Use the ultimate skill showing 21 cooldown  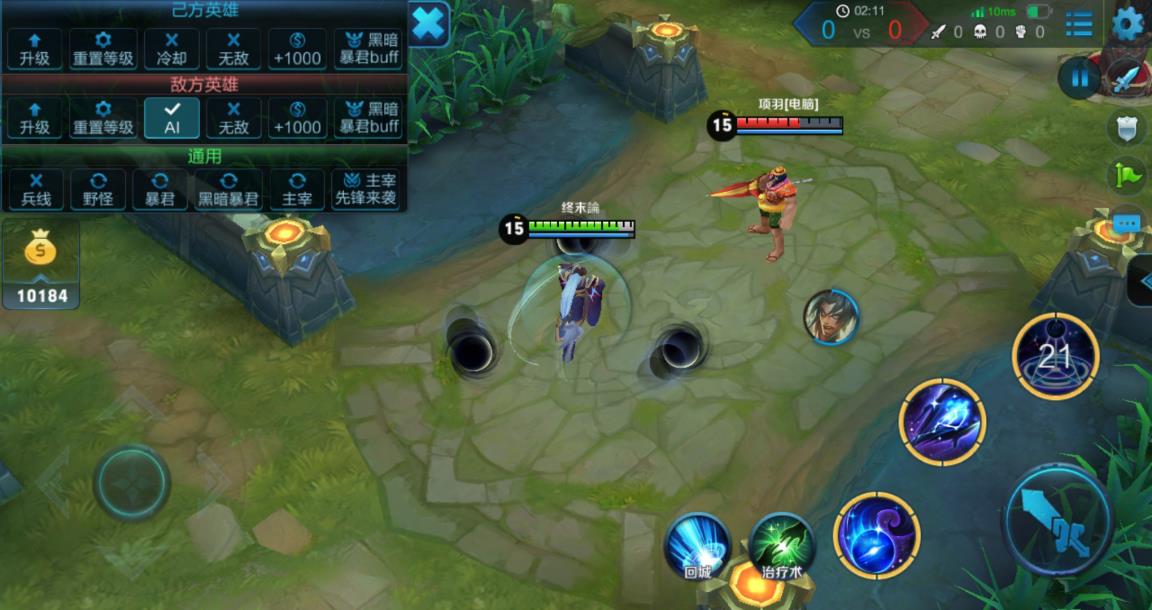pos(1055,357)
